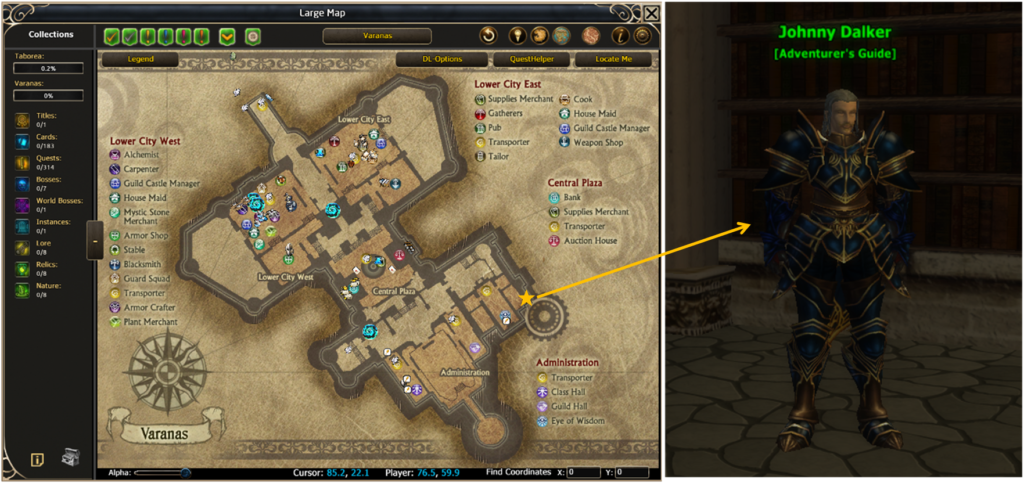Viewport: 1024px width, 483px height.
Task: Select the Quests collection category
Action: (x=24, y=161)
